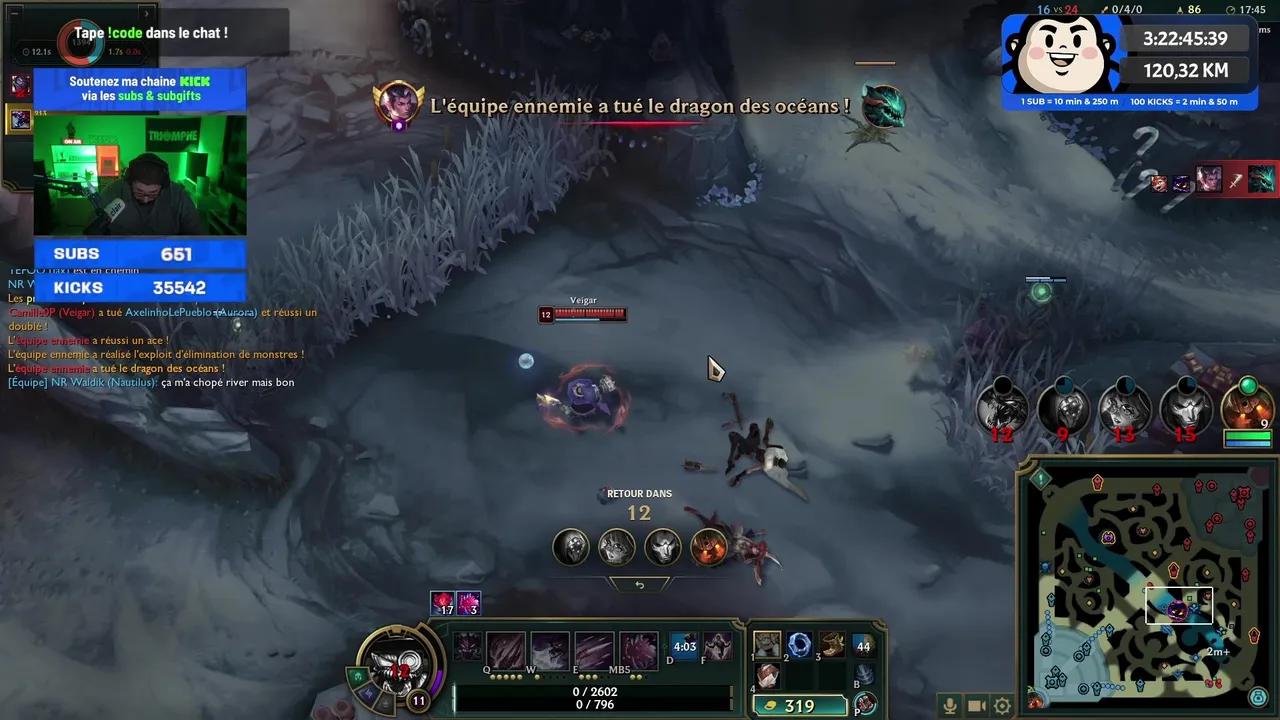Screen dimensions: 1280x720
Task: Click the green health bar under enemy portraits
Action: point(1246,436)
